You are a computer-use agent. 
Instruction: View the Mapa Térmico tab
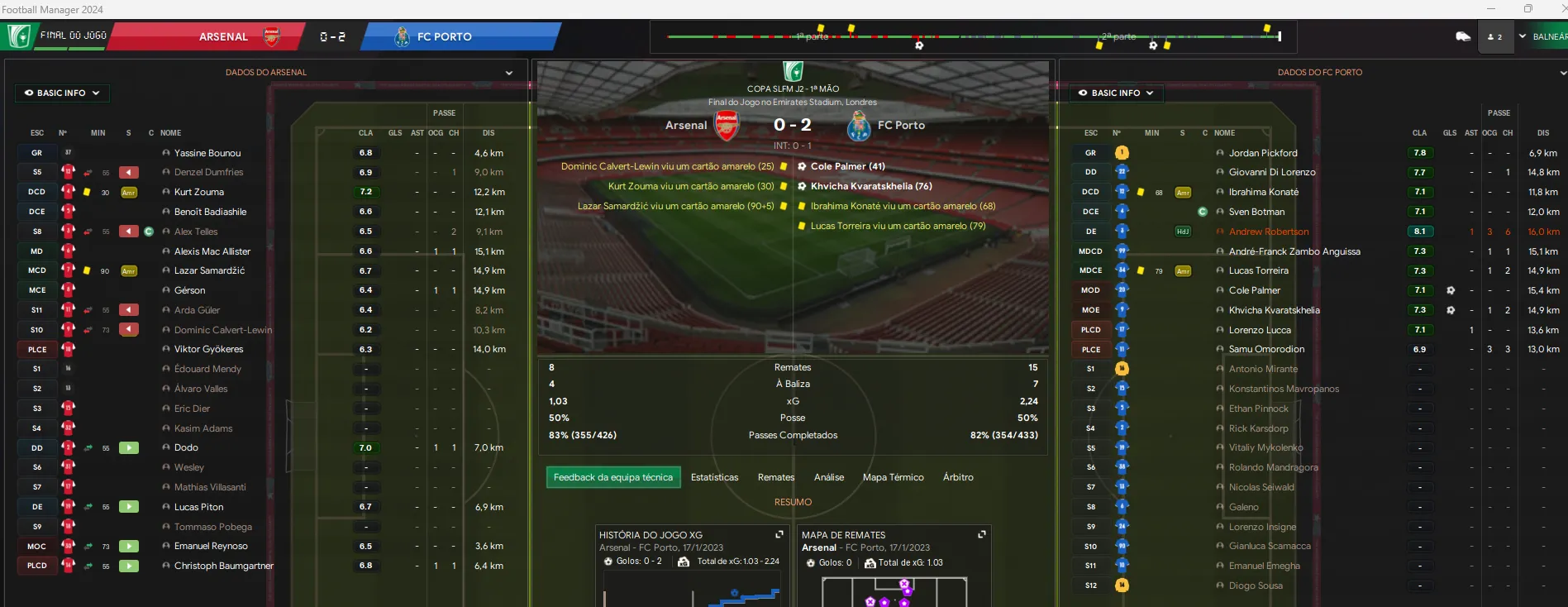(893, 477)
